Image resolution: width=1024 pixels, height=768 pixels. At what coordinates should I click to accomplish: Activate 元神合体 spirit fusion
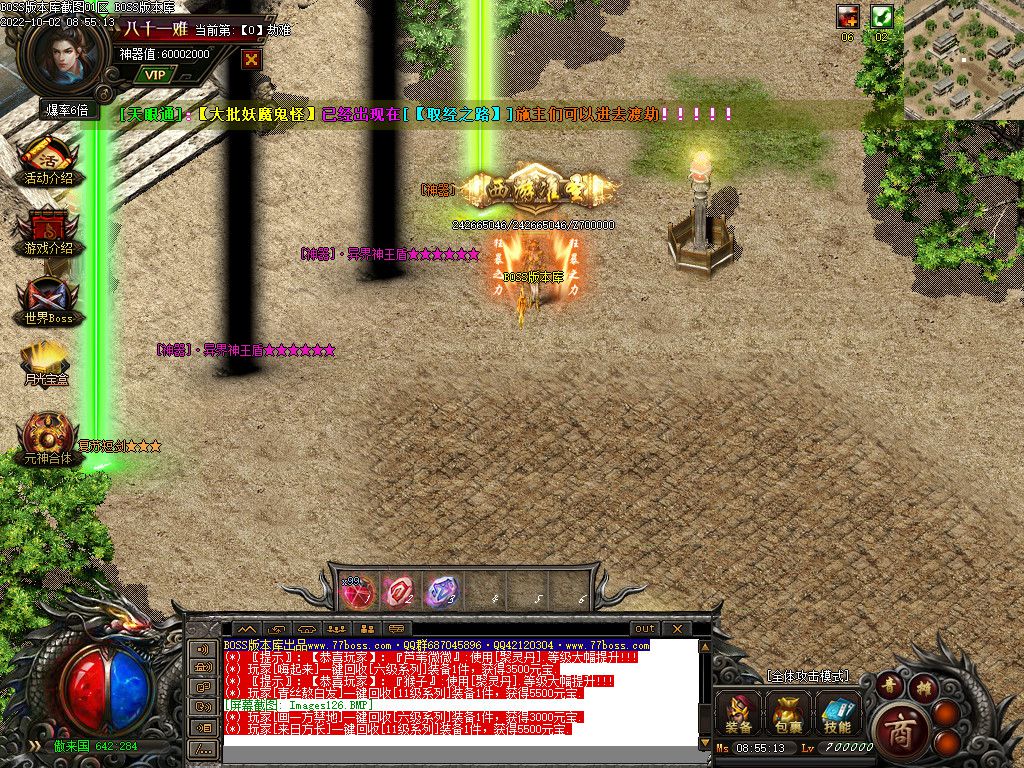pyautogui.click(x=48, y=439)
